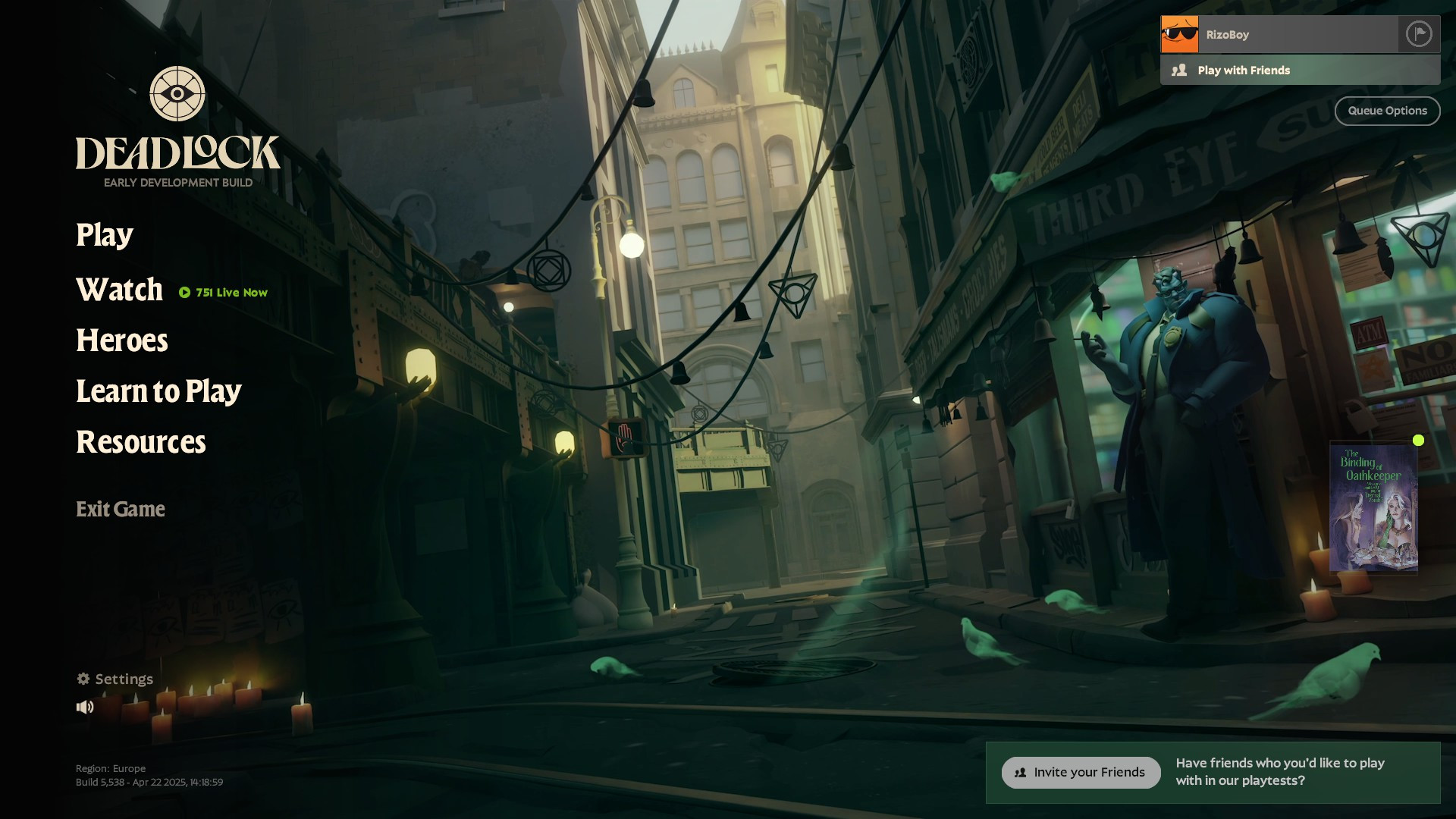Click Region: Europe to change region
1456x819 pixels.
point(111,768)
